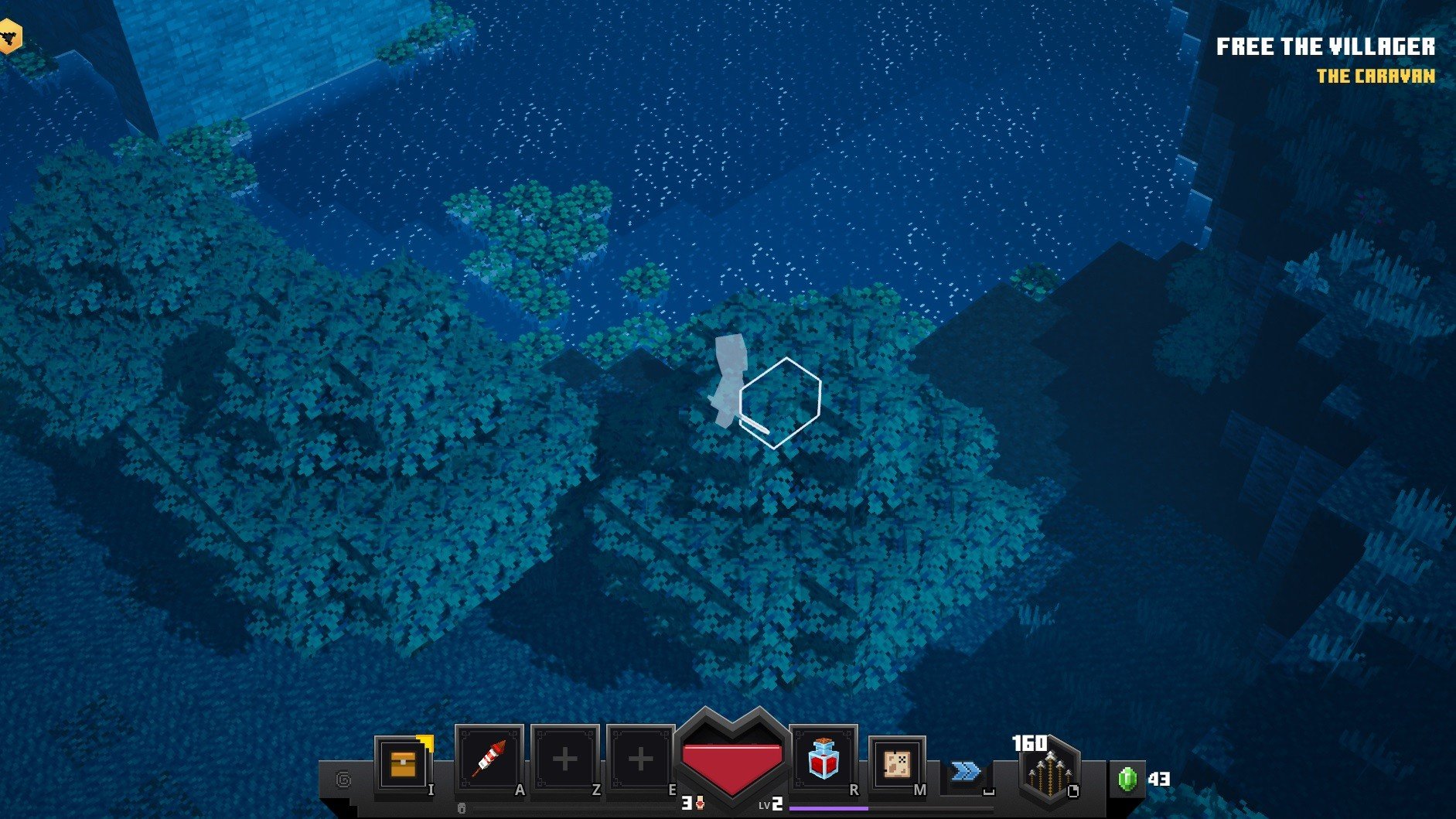This screenshot has height=819, width=1456.
Task: Click the LV 2 level label
Action: 771,804
